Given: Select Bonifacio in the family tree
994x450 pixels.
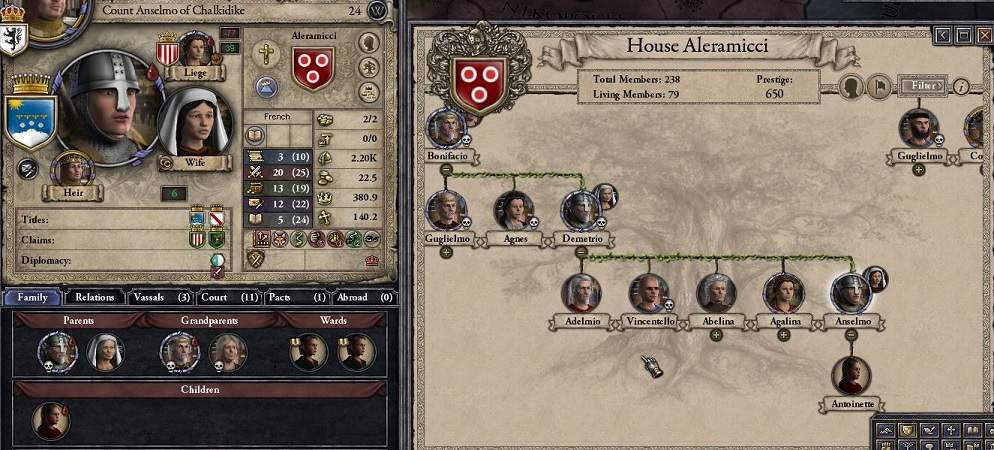Looking at the screenshot, I should click(x=446, y=128).
